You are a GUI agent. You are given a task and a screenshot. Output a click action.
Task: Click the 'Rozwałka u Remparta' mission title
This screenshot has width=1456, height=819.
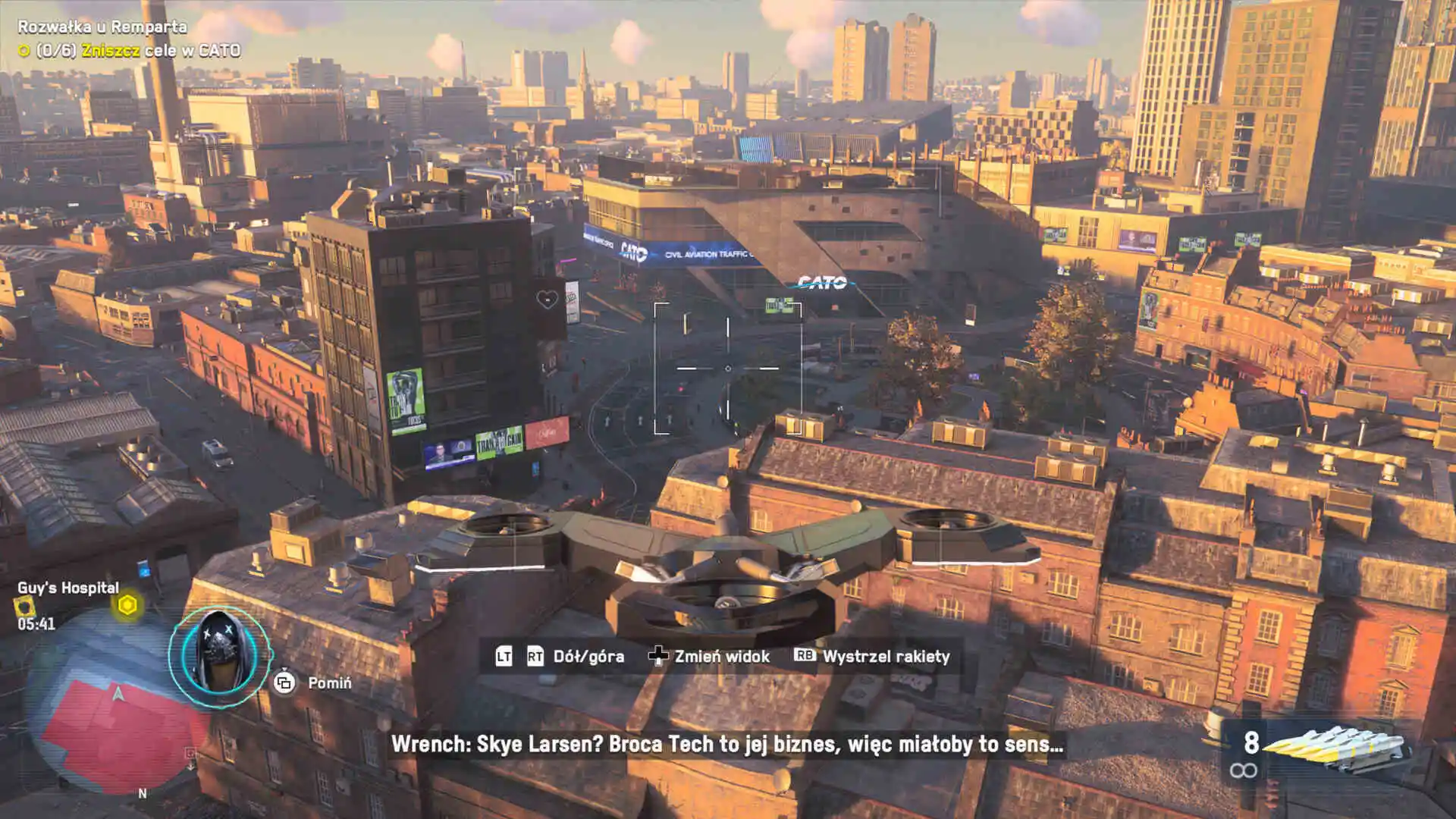[102, 27]
